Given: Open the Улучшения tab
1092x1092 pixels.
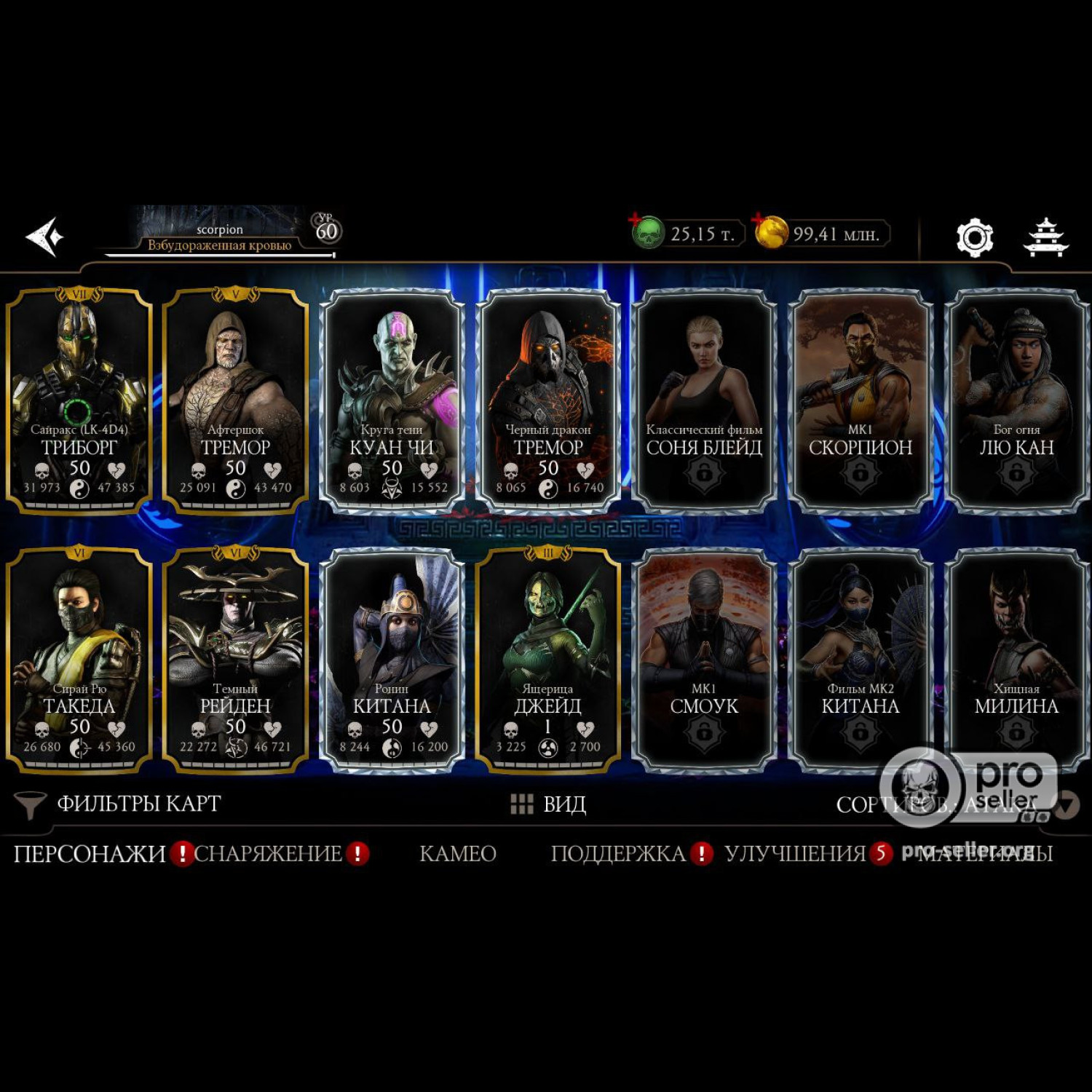Looking at the screenshot, I should tap(795, 853).
